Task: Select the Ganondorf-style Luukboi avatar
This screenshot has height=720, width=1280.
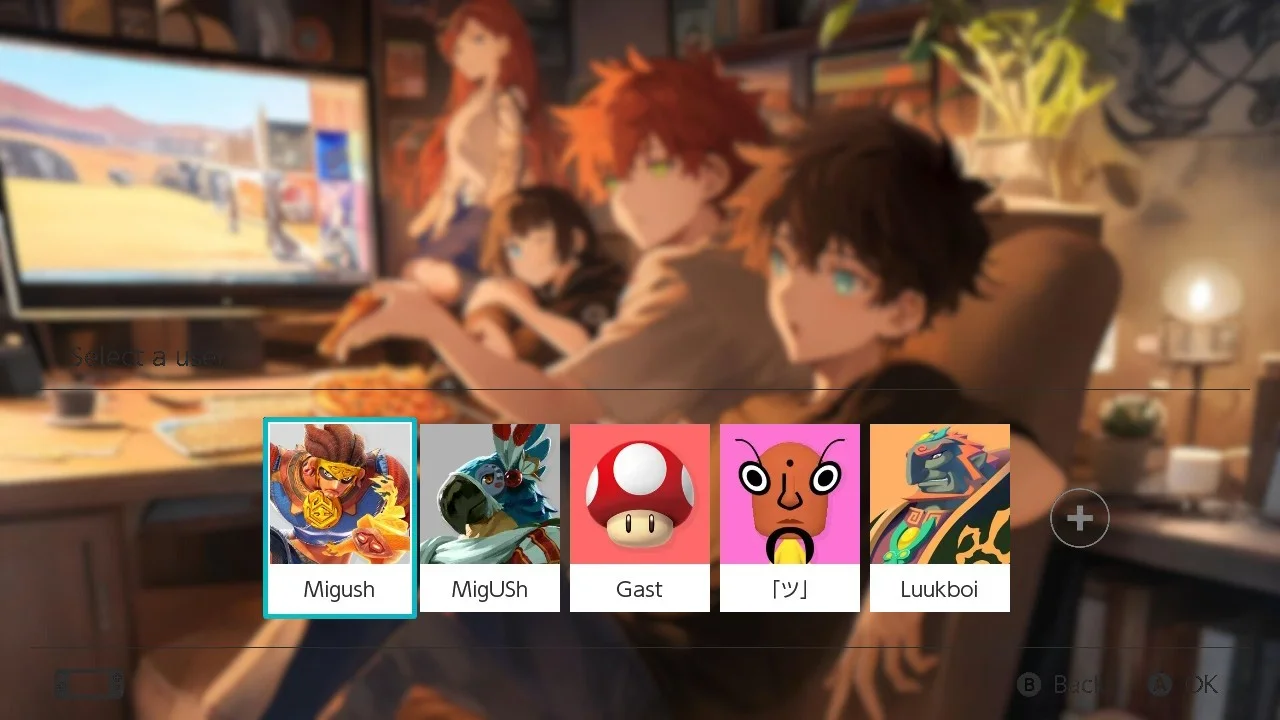Action: (x=940, y=493)
